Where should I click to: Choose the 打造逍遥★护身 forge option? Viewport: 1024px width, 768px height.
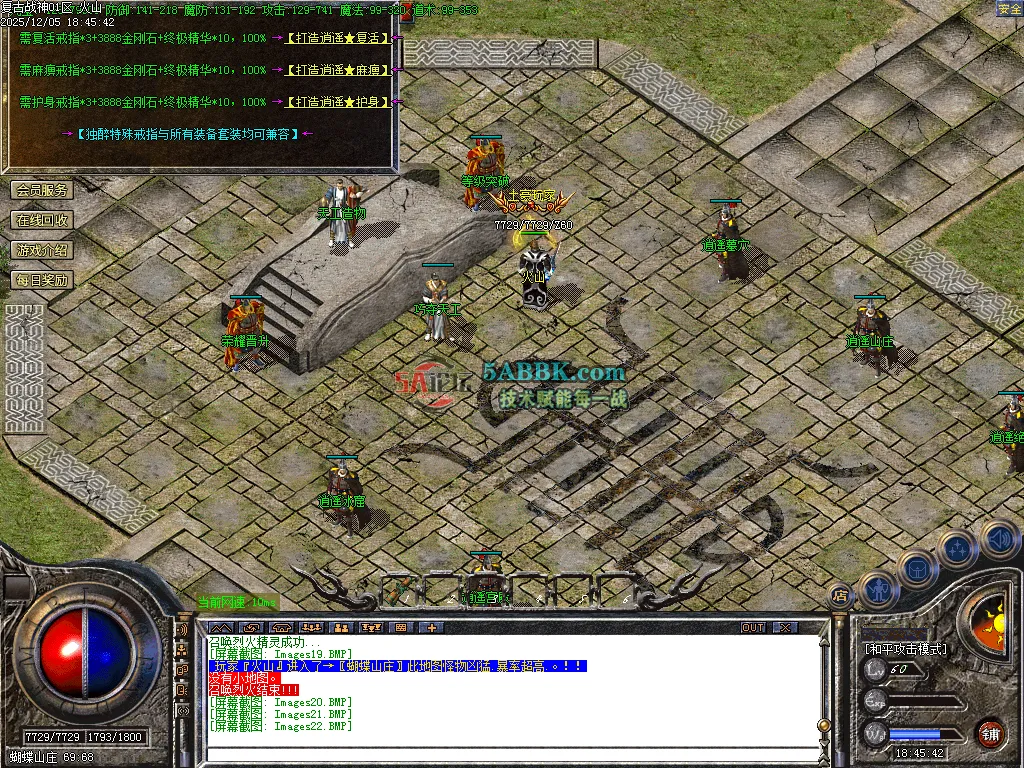[338, 102]
